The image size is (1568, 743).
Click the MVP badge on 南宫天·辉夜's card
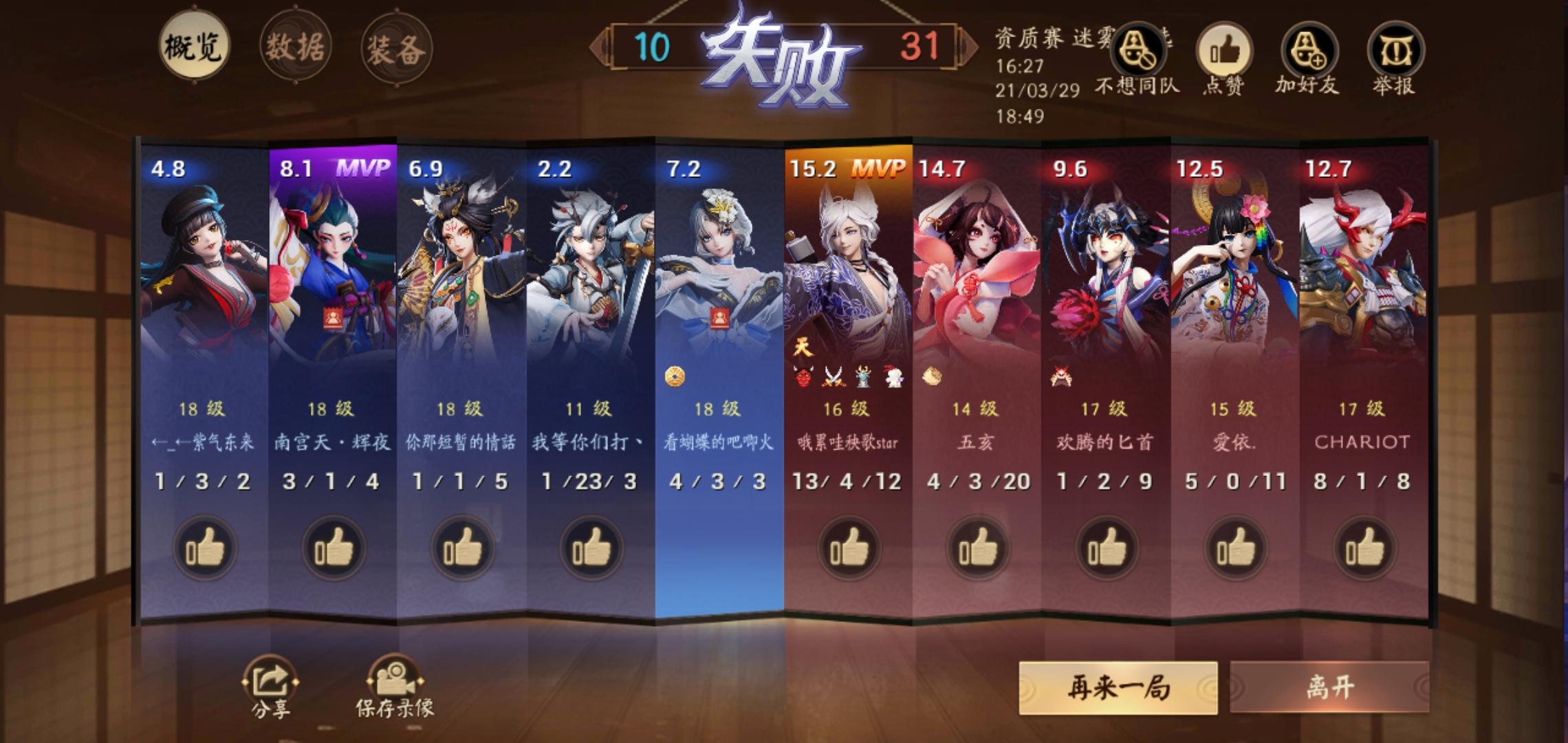point(365,167)
